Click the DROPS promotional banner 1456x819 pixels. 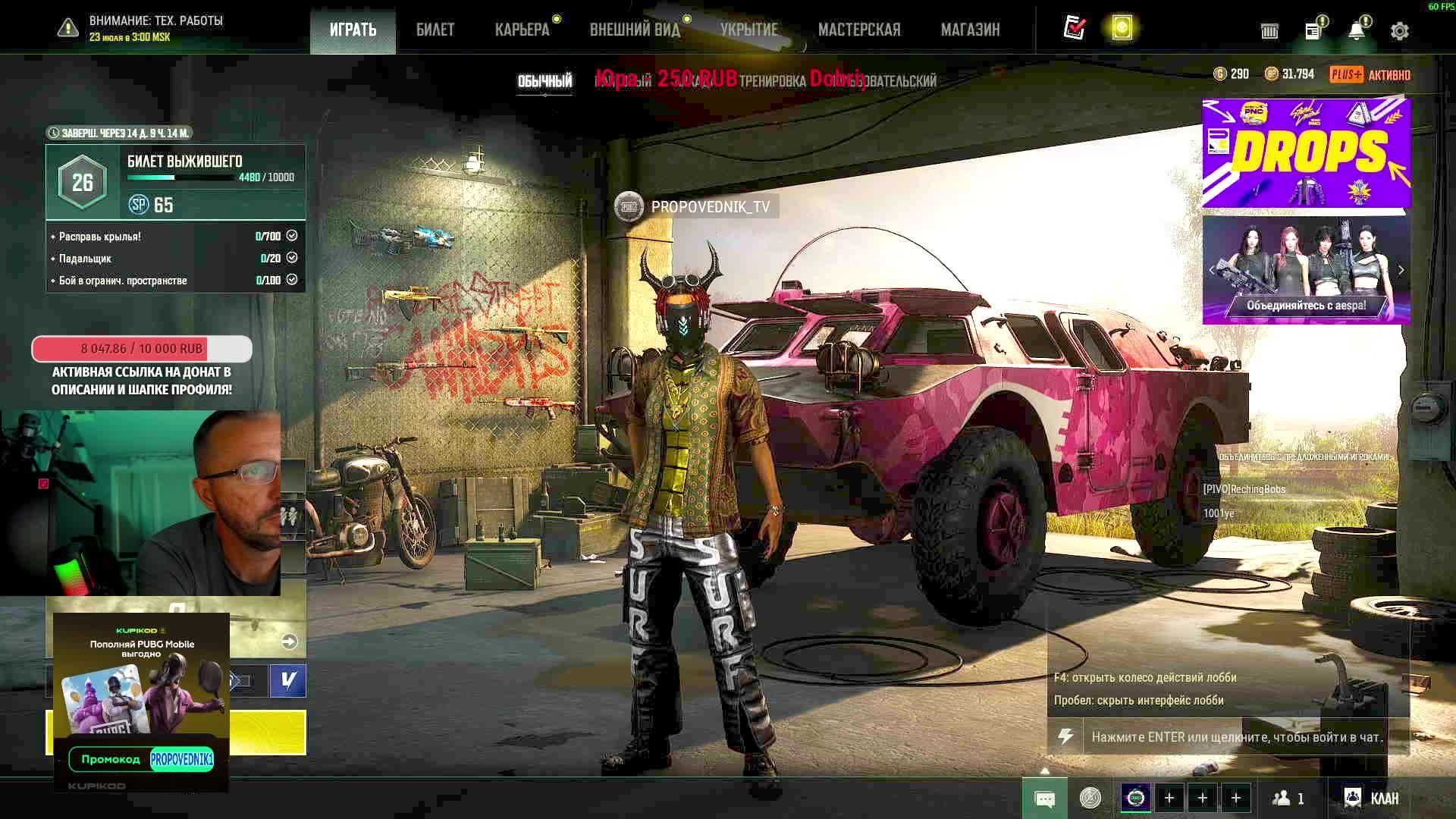1306,152
